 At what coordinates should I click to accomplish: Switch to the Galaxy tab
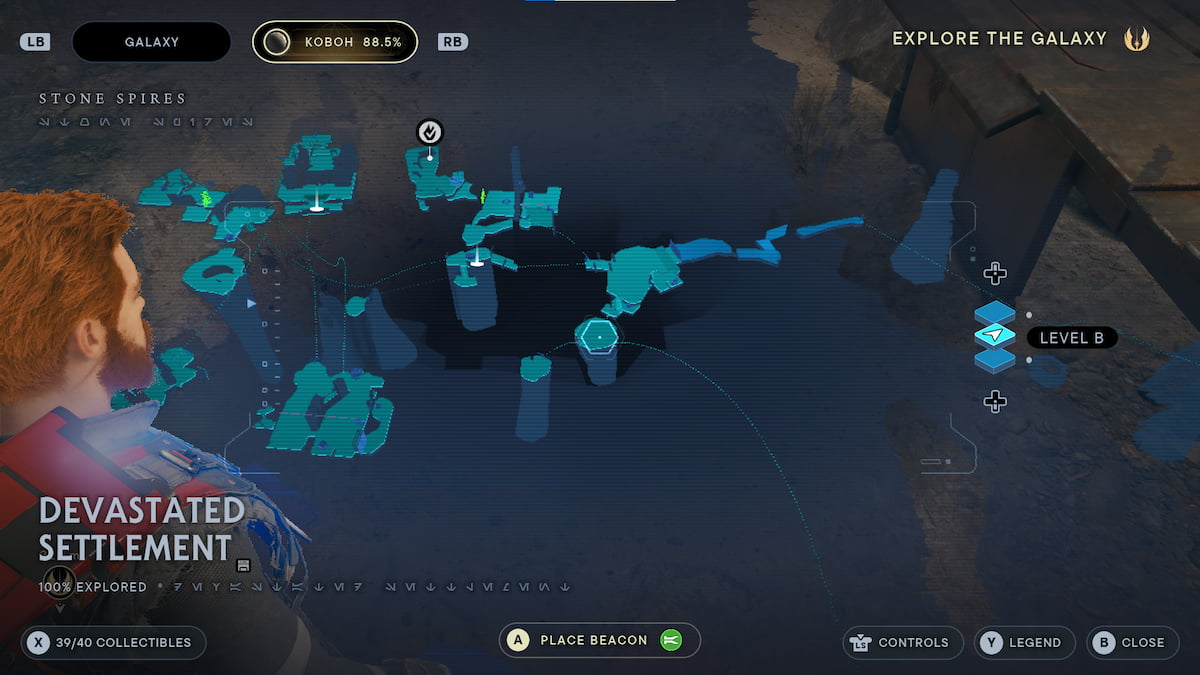click(151, 42)
